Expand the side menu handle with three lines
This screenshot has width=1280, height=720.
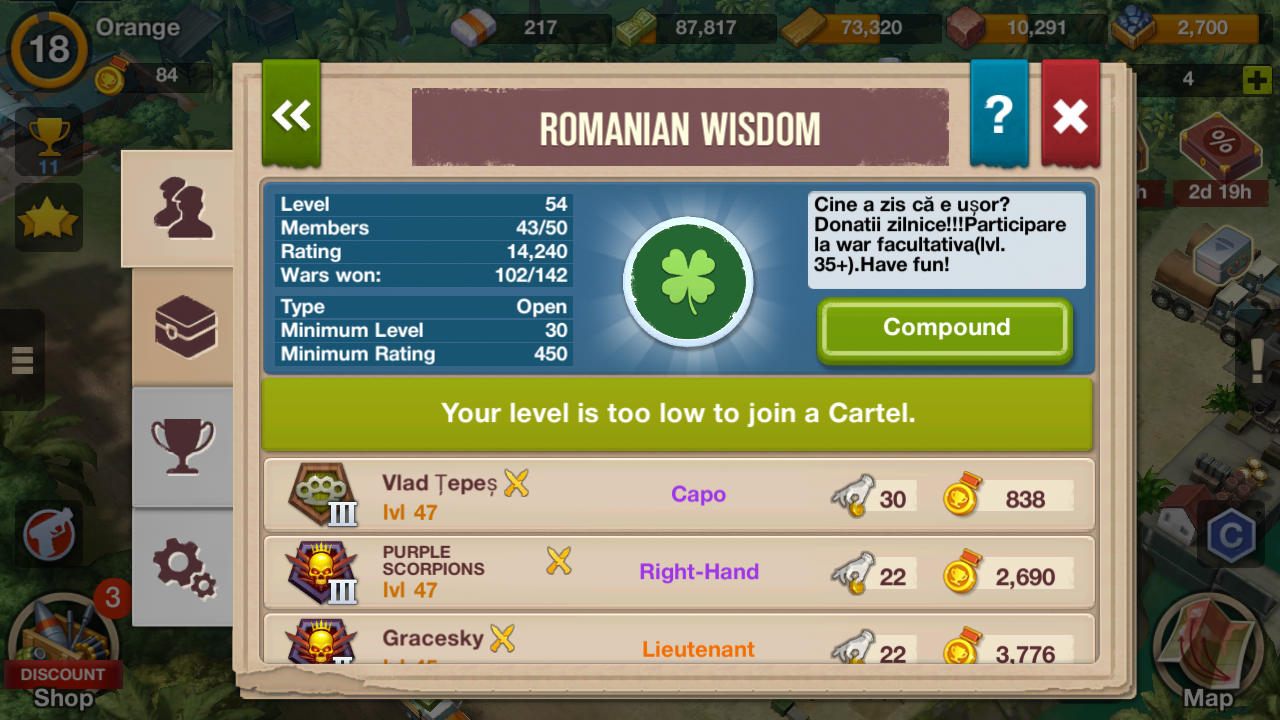22,359
